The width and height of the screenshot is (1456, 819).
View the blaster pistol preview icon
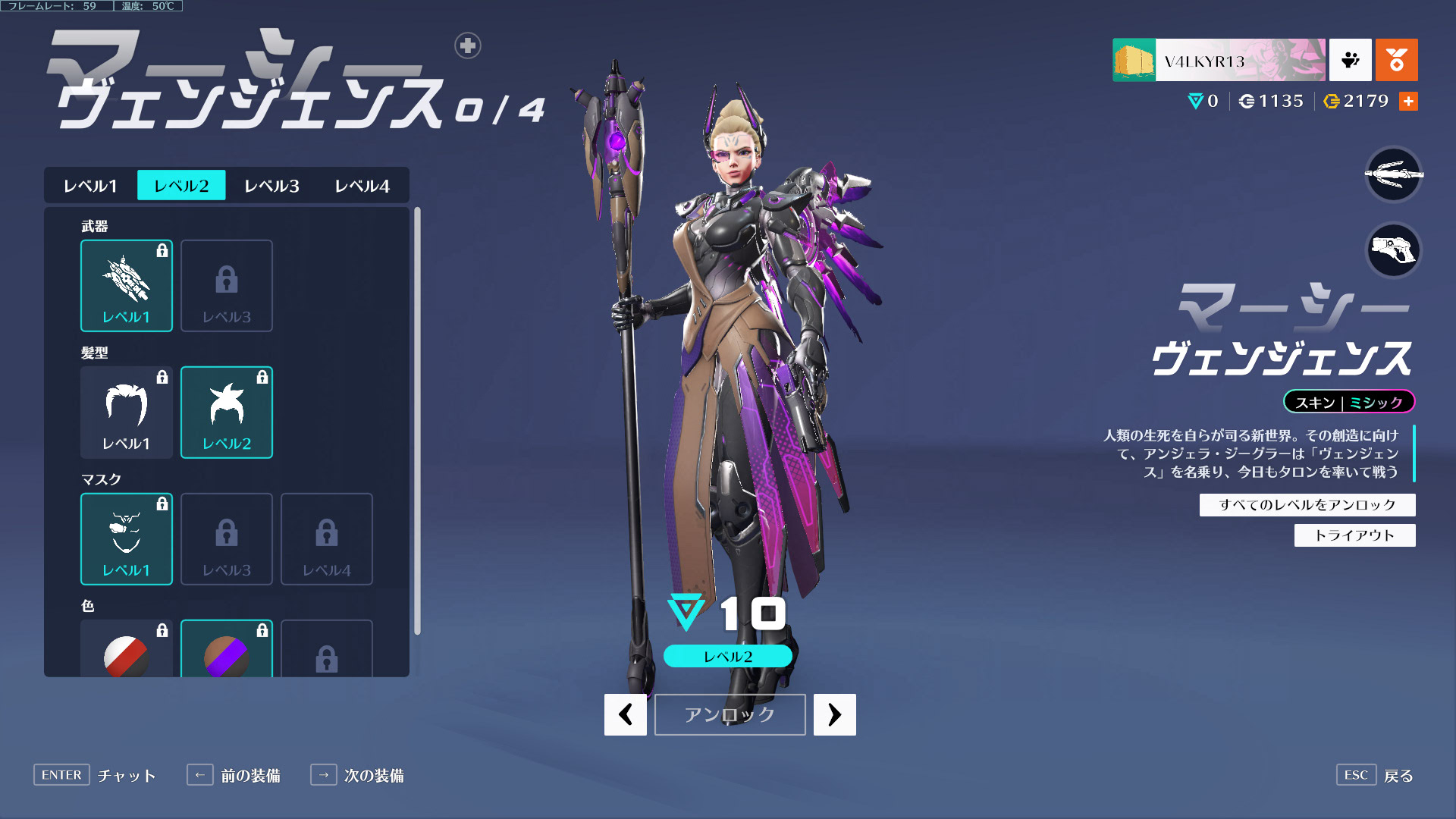(x=1393, y=250)
